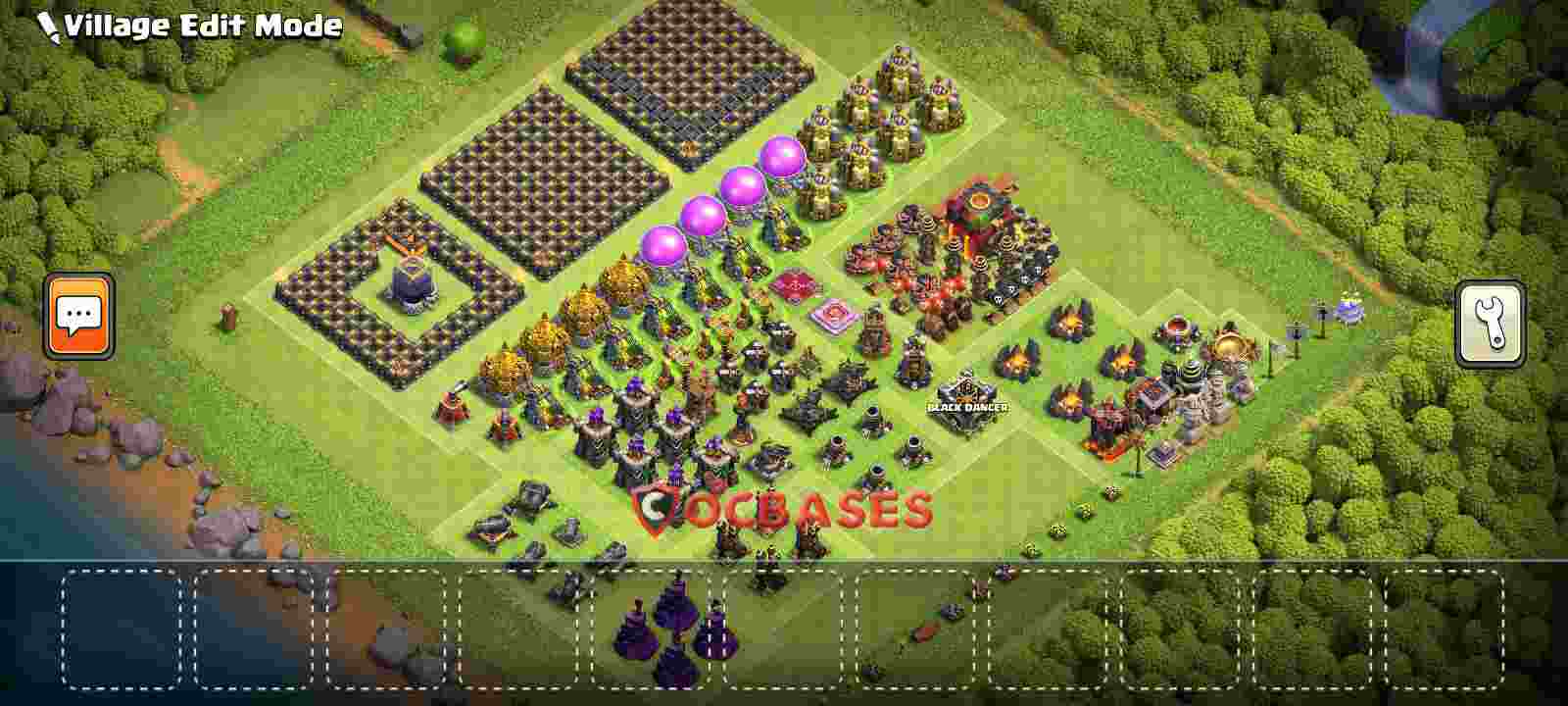Tap the blue decoration near the wrench button
The width and height of the screenshot is (1568, 706).
pos(1350,309)
